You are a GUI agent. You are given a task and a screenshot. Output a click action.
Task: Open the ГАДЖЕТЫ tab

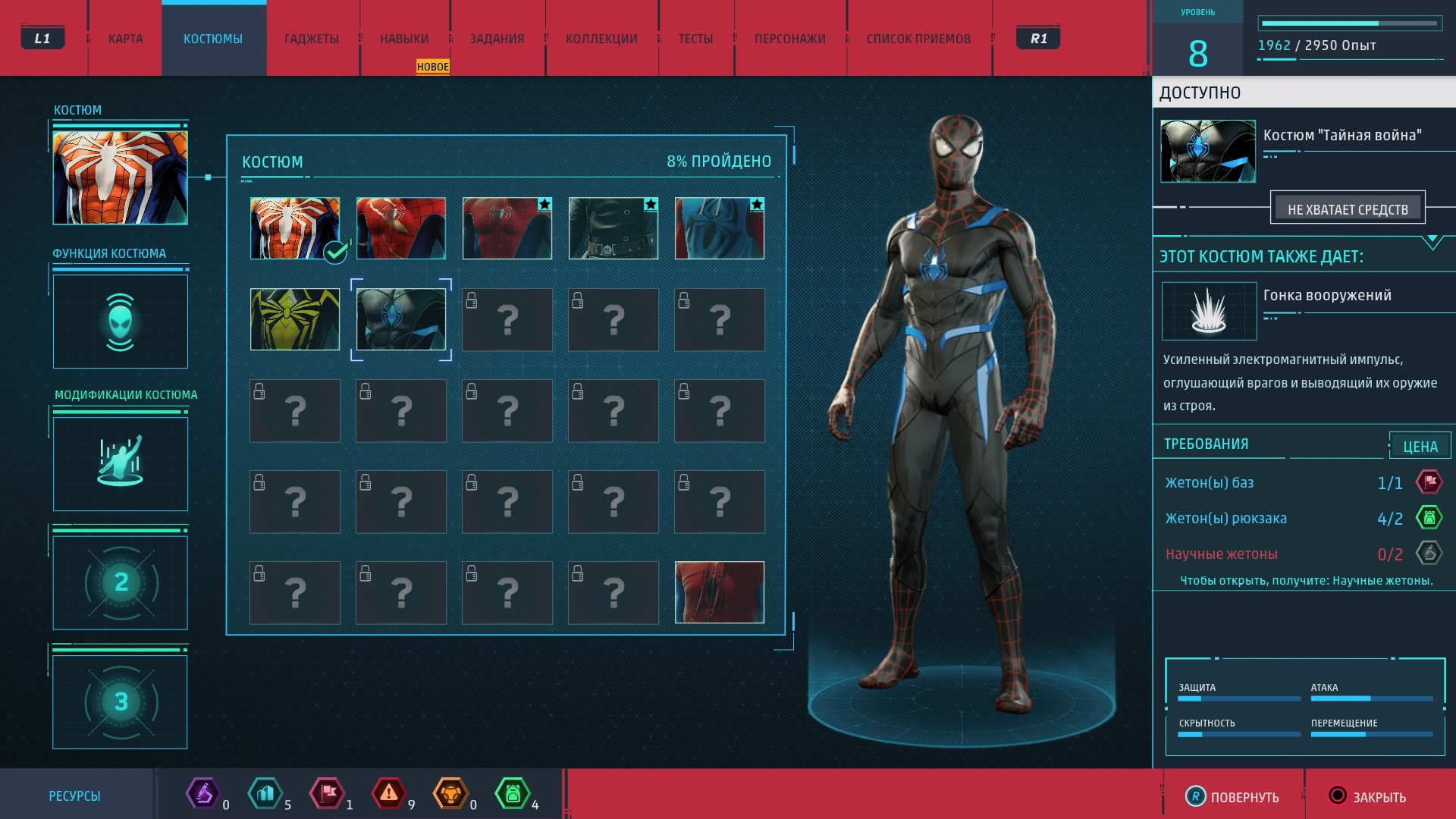click(x=312, y=39)
